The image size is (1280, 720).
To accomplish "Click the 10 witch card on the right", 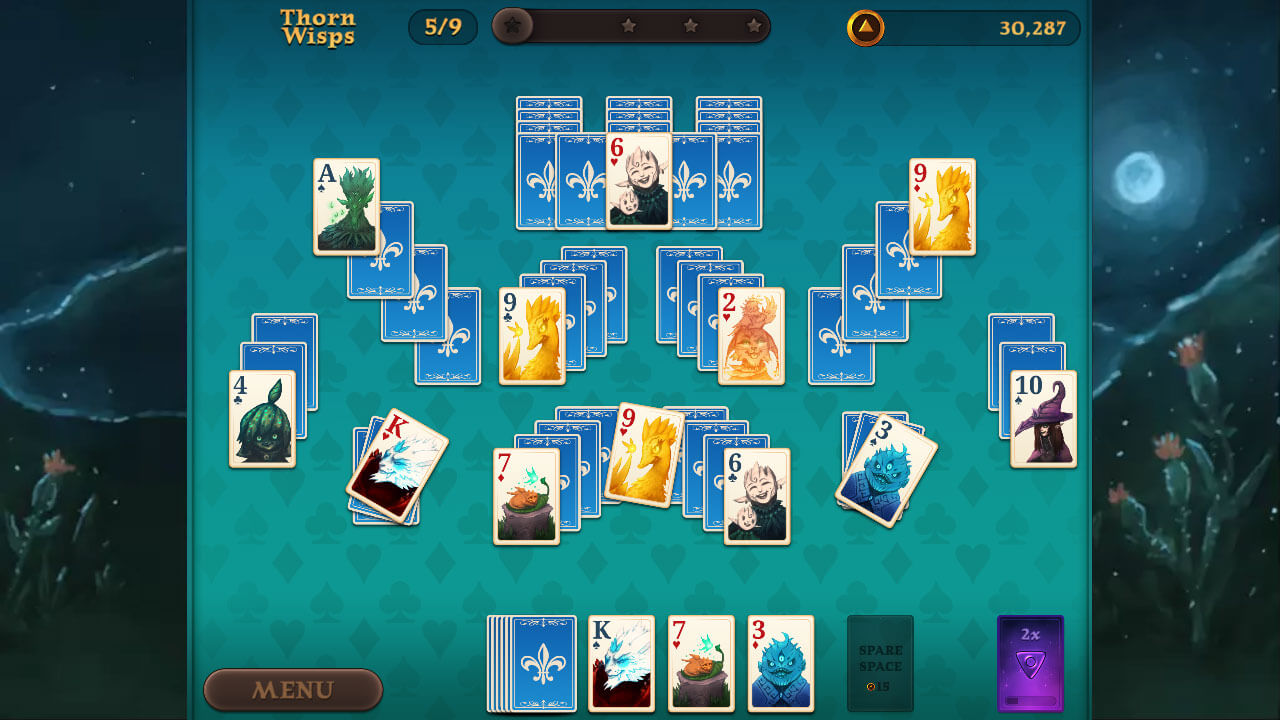I will (x=1043, y=419).
